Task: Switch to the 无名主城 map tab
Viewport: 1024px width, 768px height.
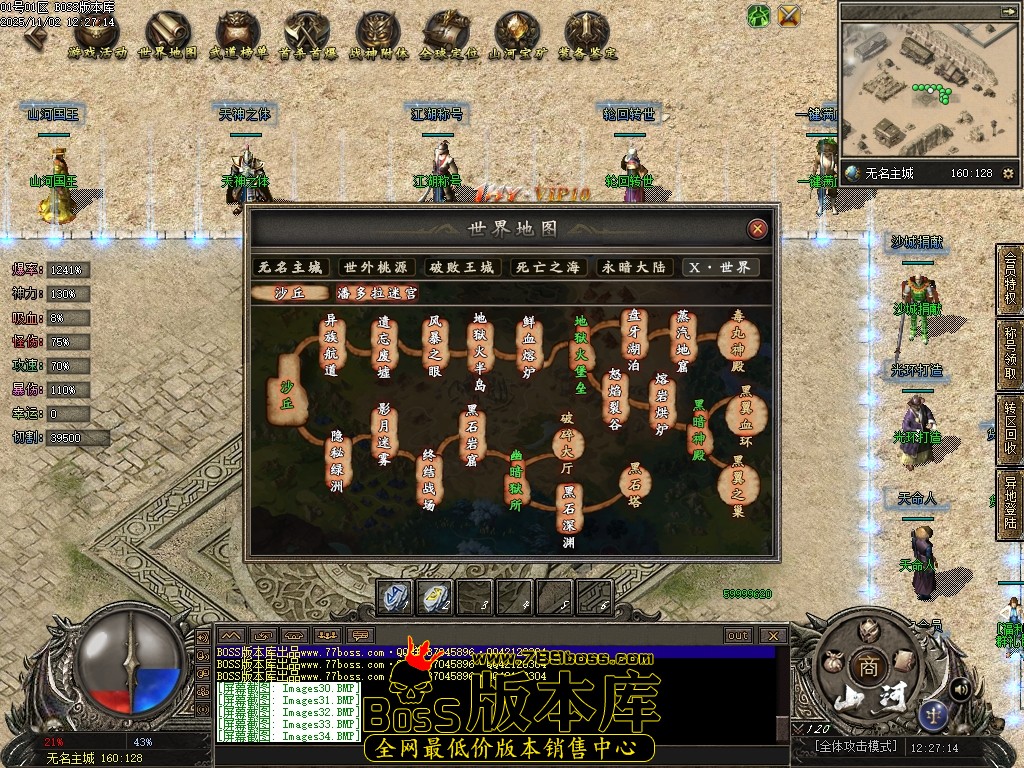Action: [x=292, y=268]
